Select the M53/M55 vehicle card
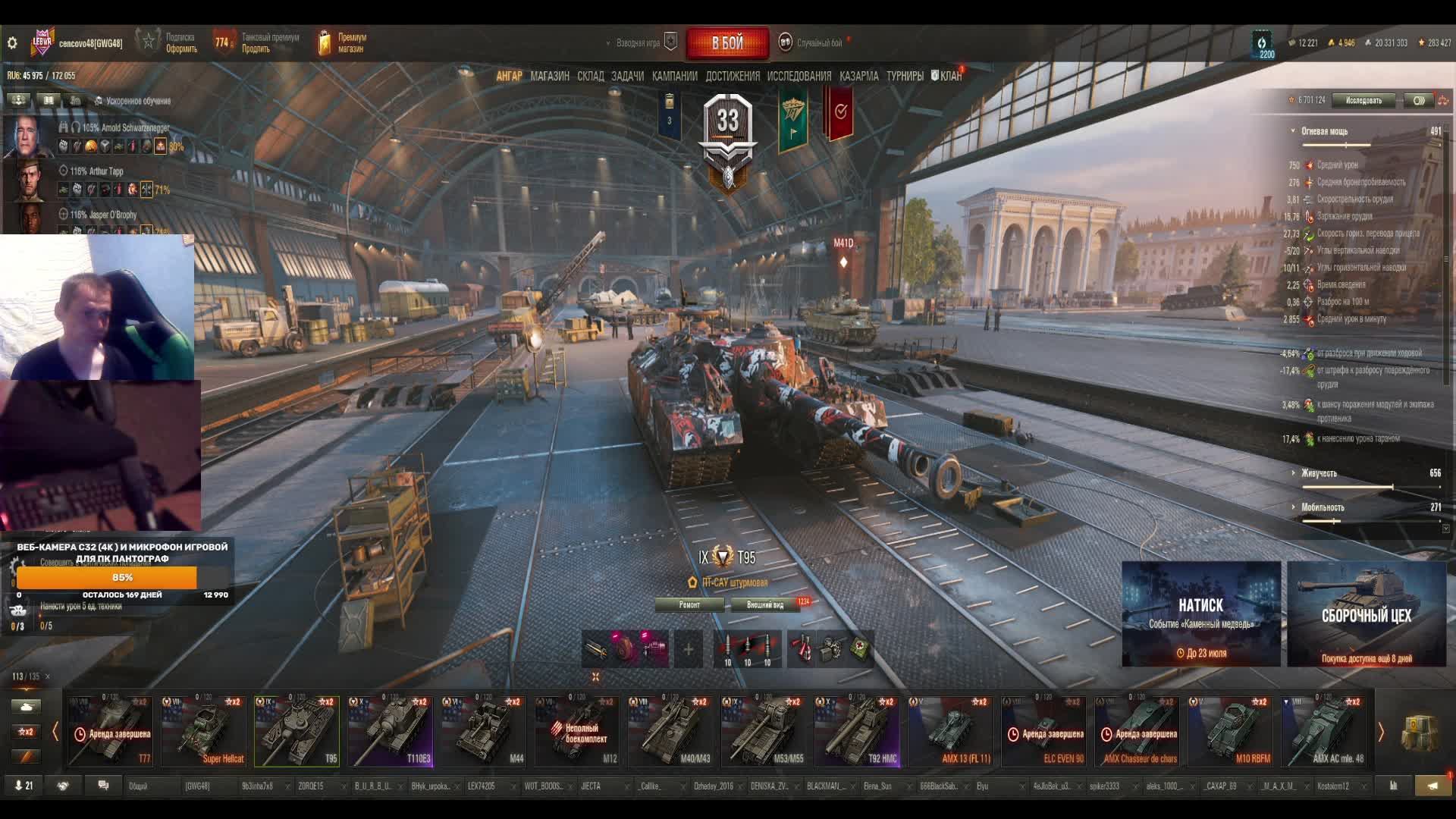This screenshot has width=1456, height=819. [763, 731]
